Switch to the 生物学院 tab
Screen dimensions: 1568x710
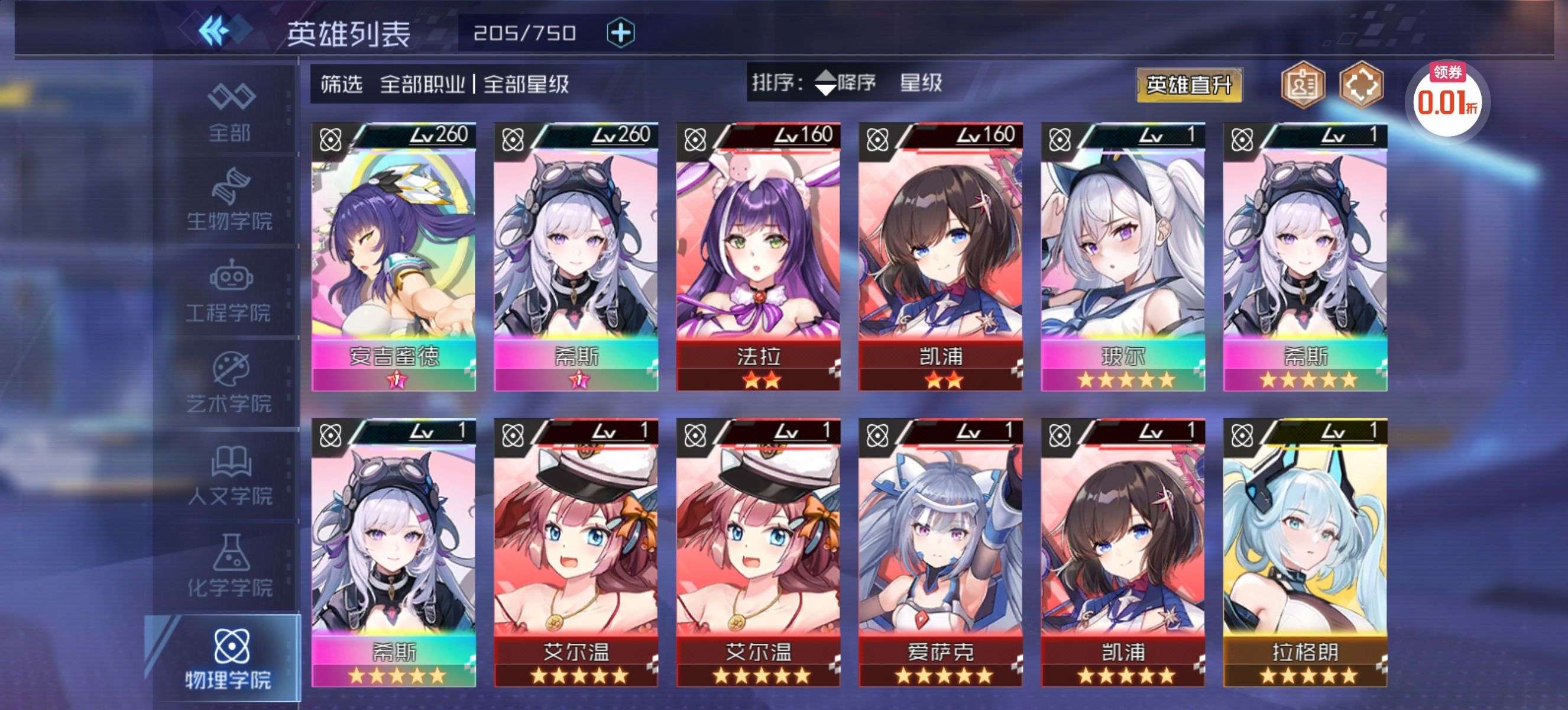pos(230,201)
